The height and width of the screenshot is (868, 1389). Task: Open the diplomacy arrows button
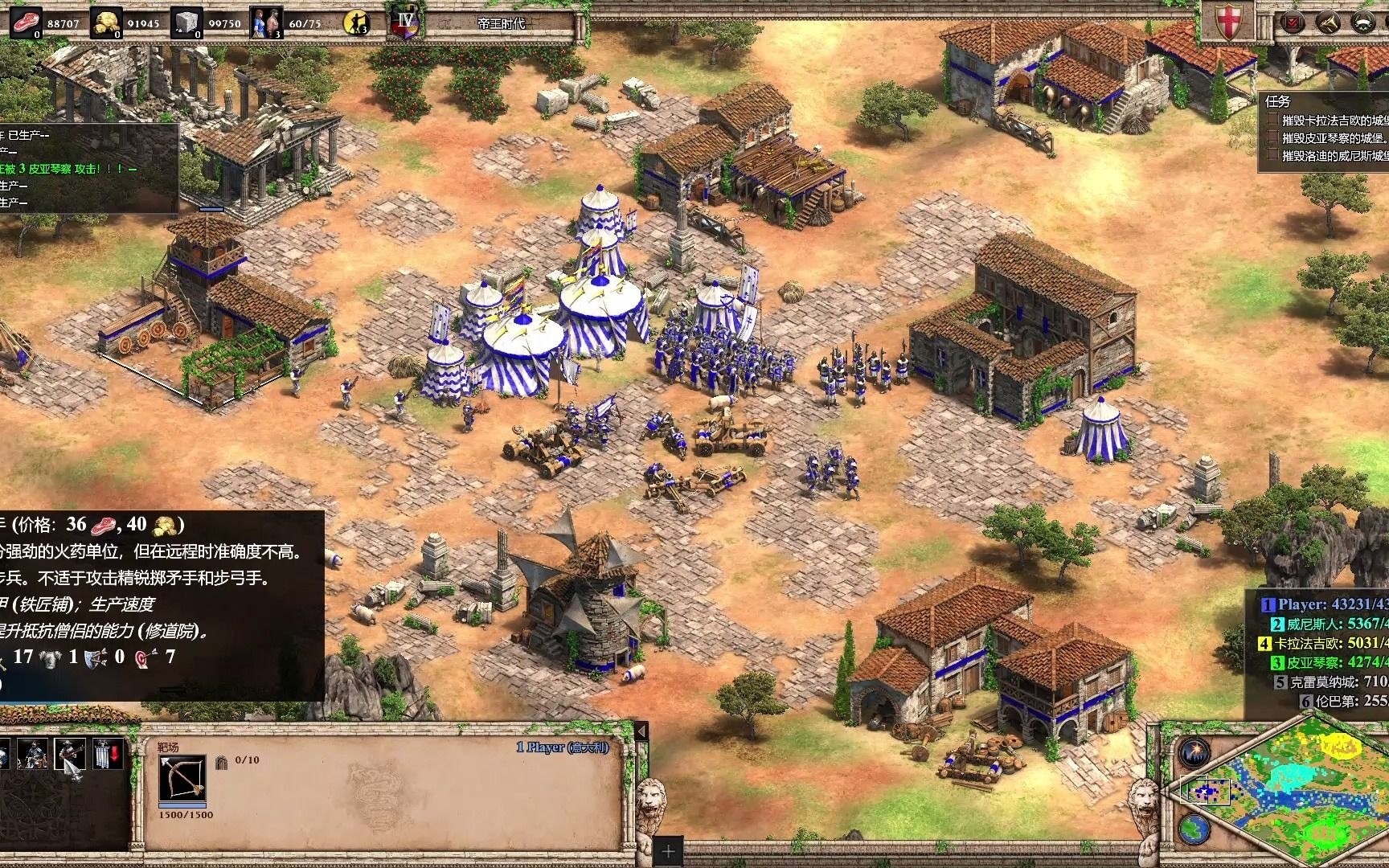1327,22
